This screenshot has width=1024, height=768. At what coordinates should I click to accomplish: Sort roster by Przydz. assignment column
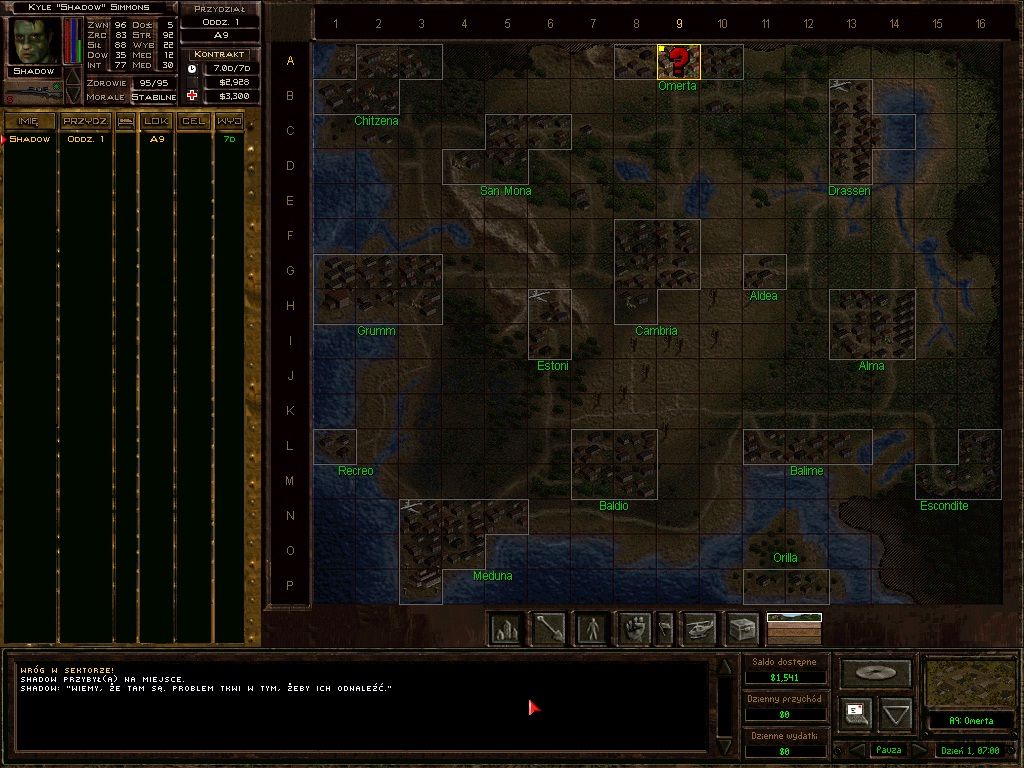point(85,121)
